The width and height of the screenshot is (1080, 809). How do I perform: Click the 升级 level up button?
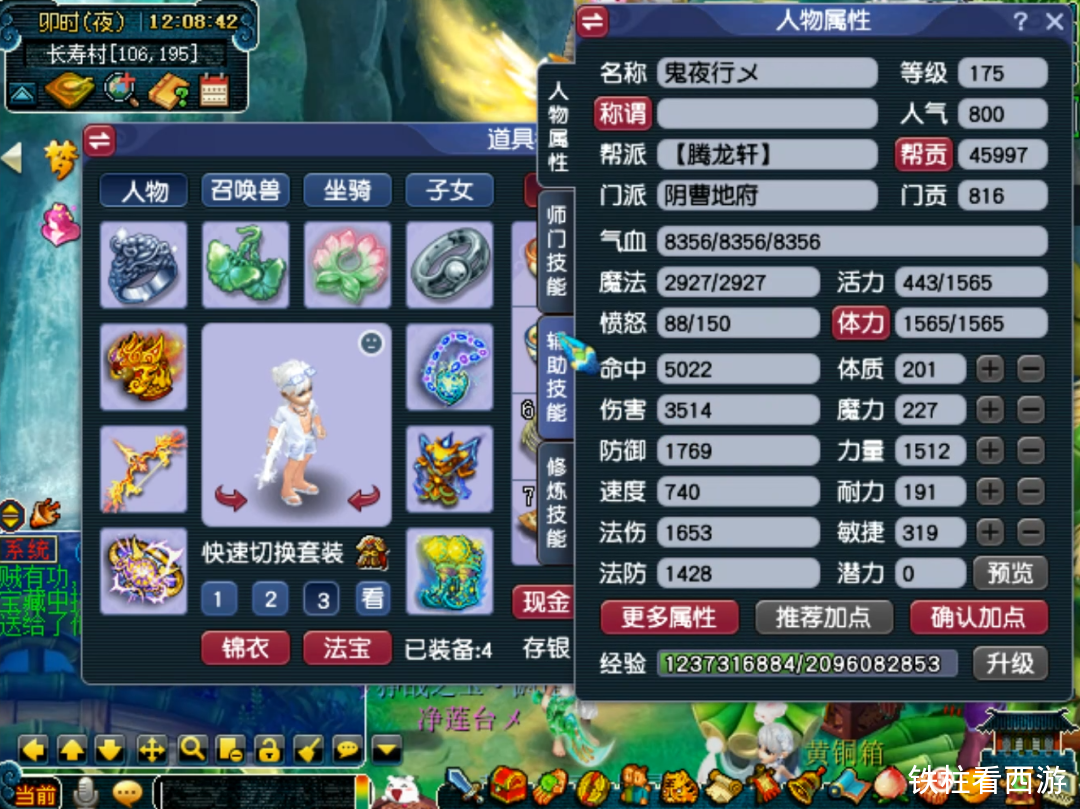pyautogui.click(x=1010, y=662)
